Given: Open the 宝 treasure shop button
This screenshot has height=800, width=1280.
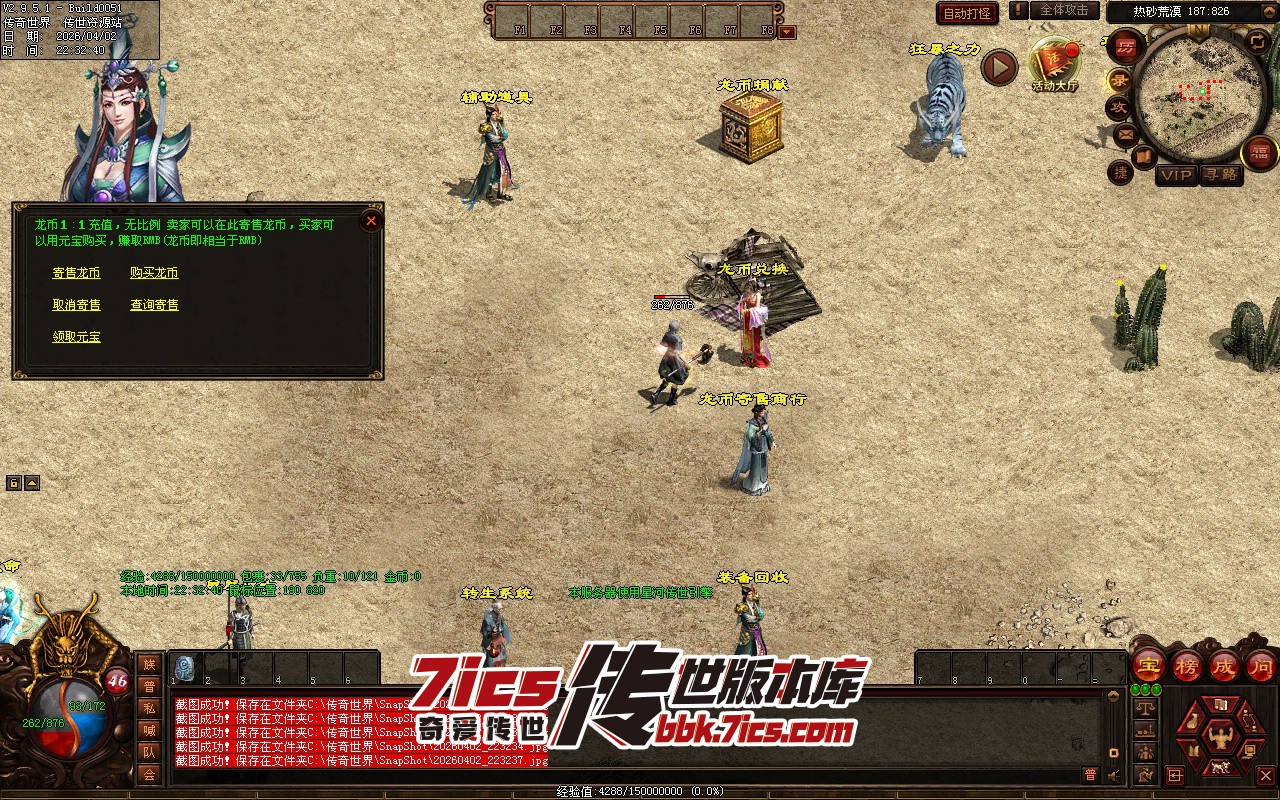Looking at the screenshot, I should (1148, 665).
